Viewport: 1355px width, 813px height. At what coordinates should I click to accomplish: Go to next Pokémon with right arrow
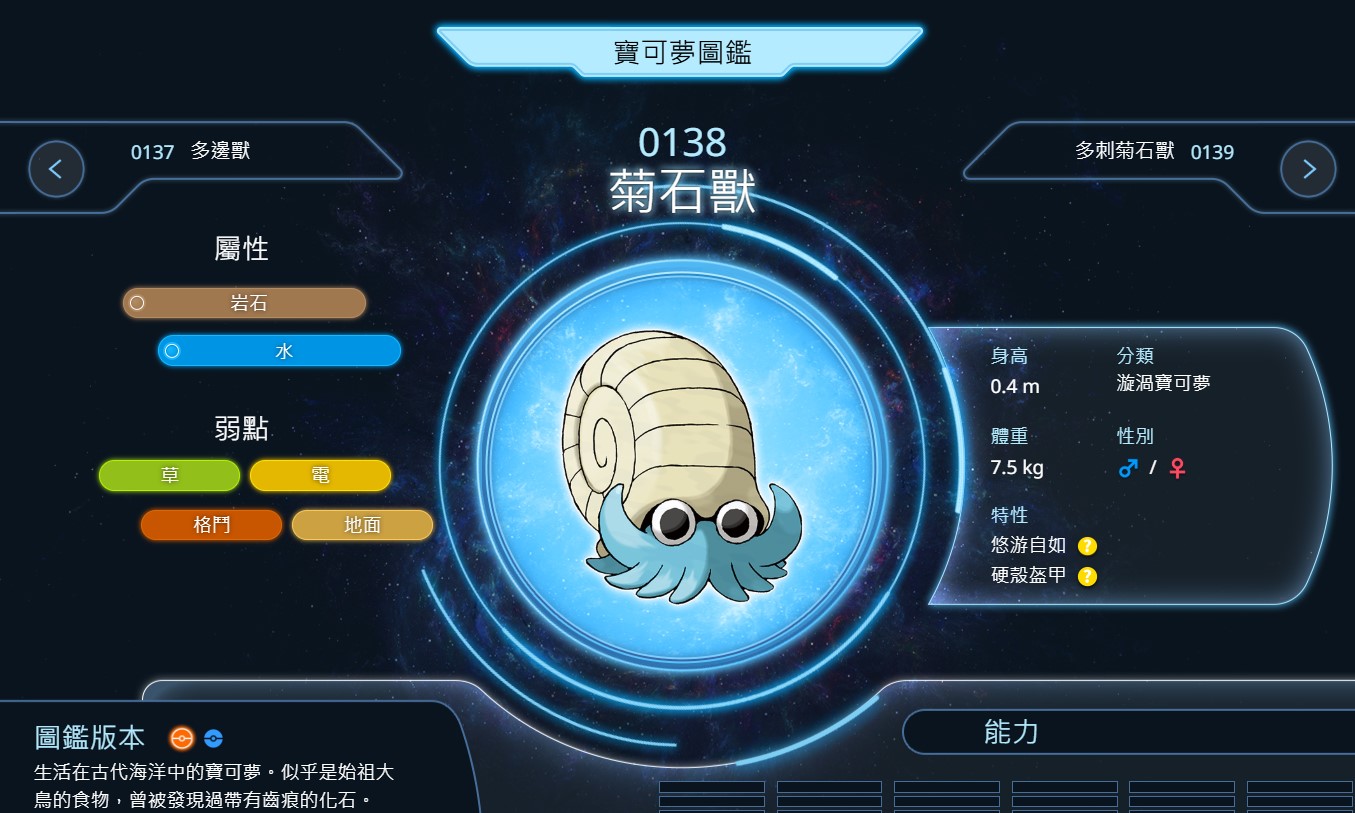[1308, 169]
